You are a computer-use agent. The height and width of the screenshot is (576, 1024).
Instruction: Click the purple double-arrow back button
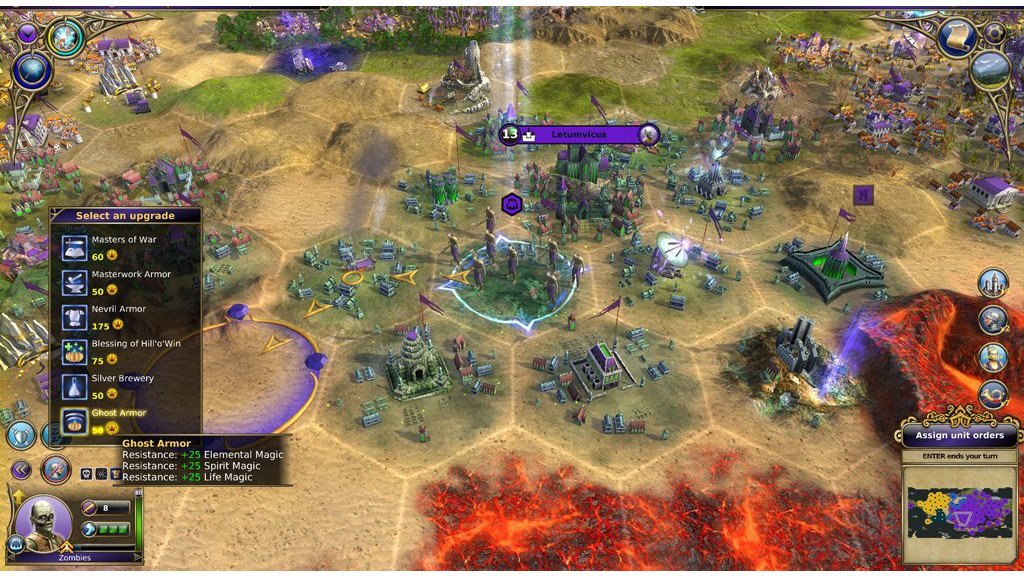[21, 469]
